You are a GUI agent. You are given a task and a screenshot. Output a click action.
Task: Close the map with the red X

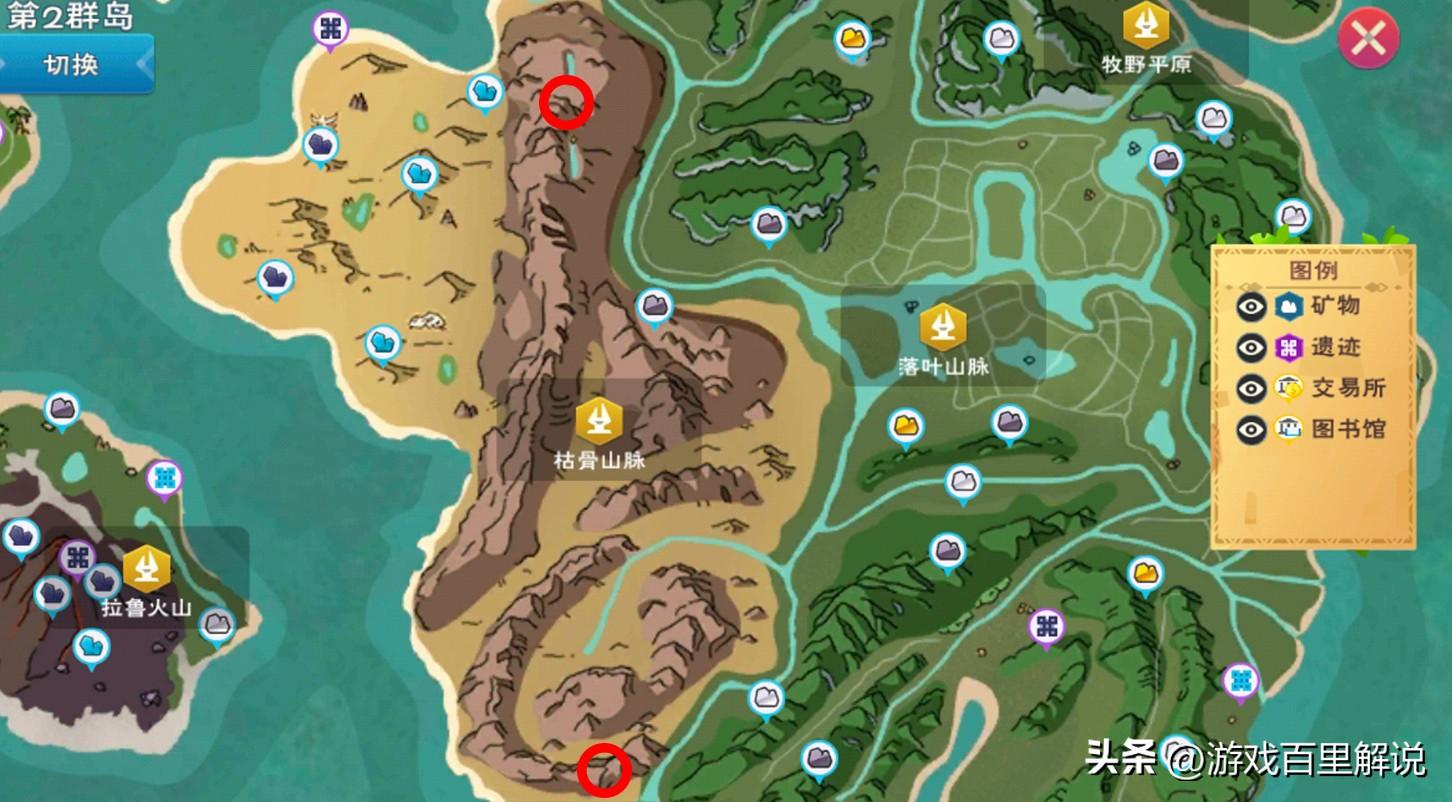point(1367,38)
